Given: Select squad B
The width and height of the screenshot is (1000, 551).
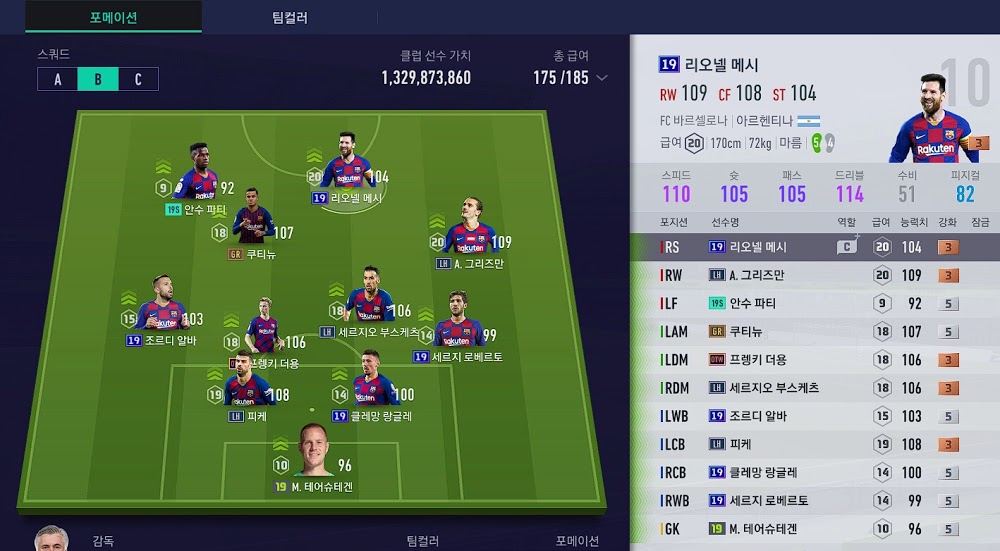Looking at the screenshot, I should click(x=98, y=80).
